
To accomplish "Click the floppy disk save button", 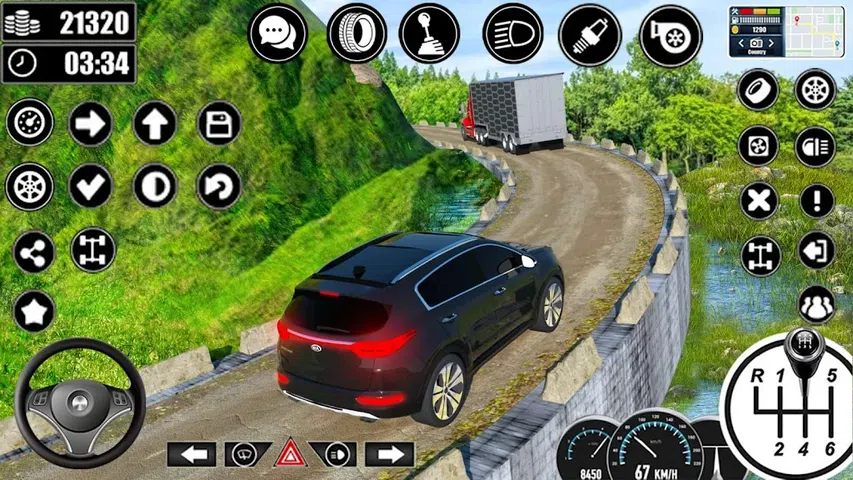I will tap(219, 124).
